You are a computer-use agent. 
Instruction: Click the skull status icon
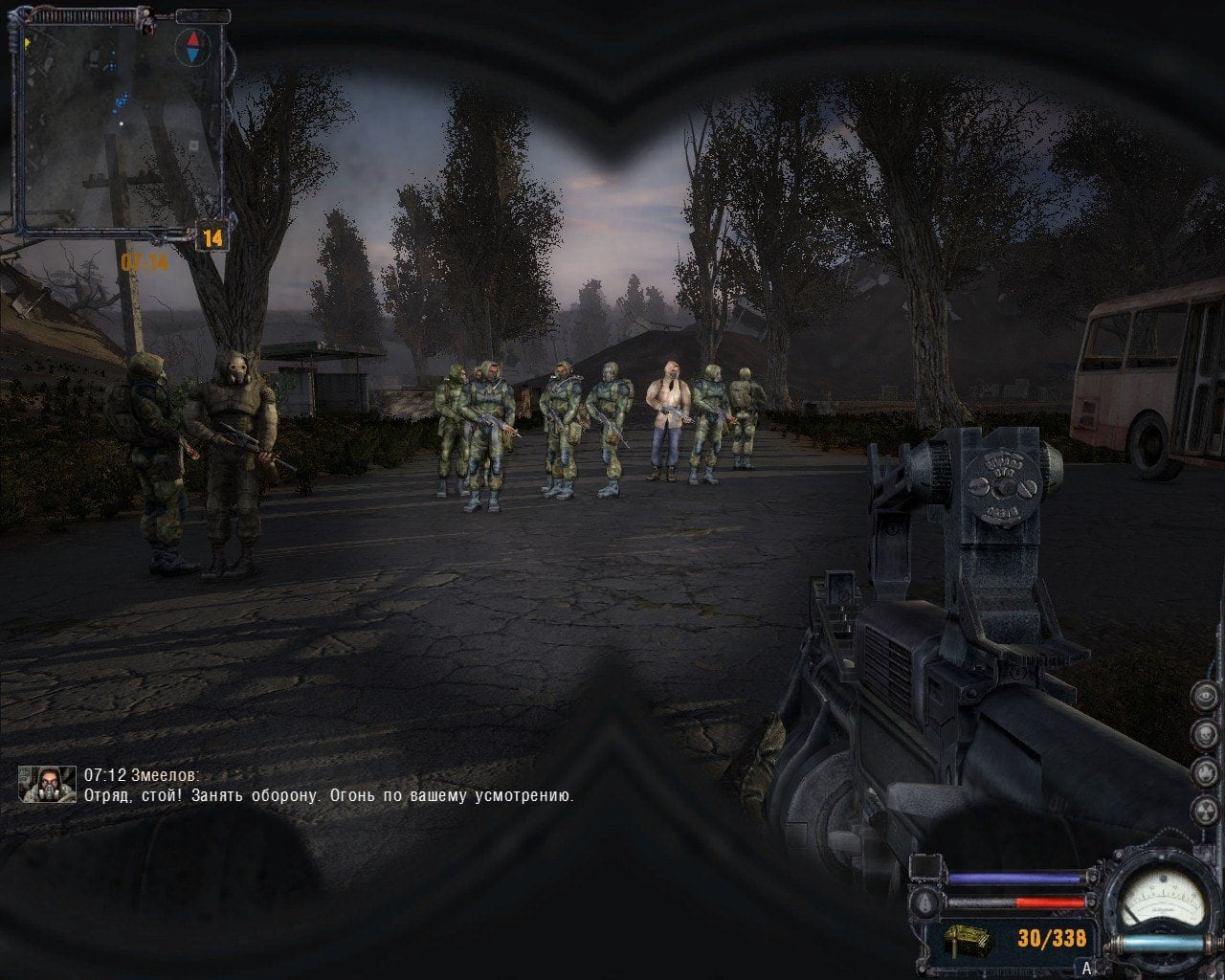1205,733
